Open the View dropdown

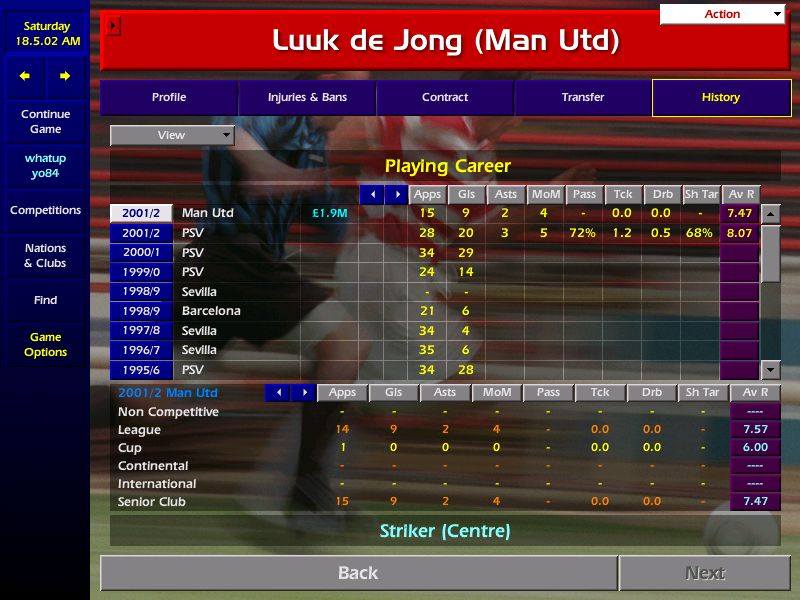pos(172,135)
